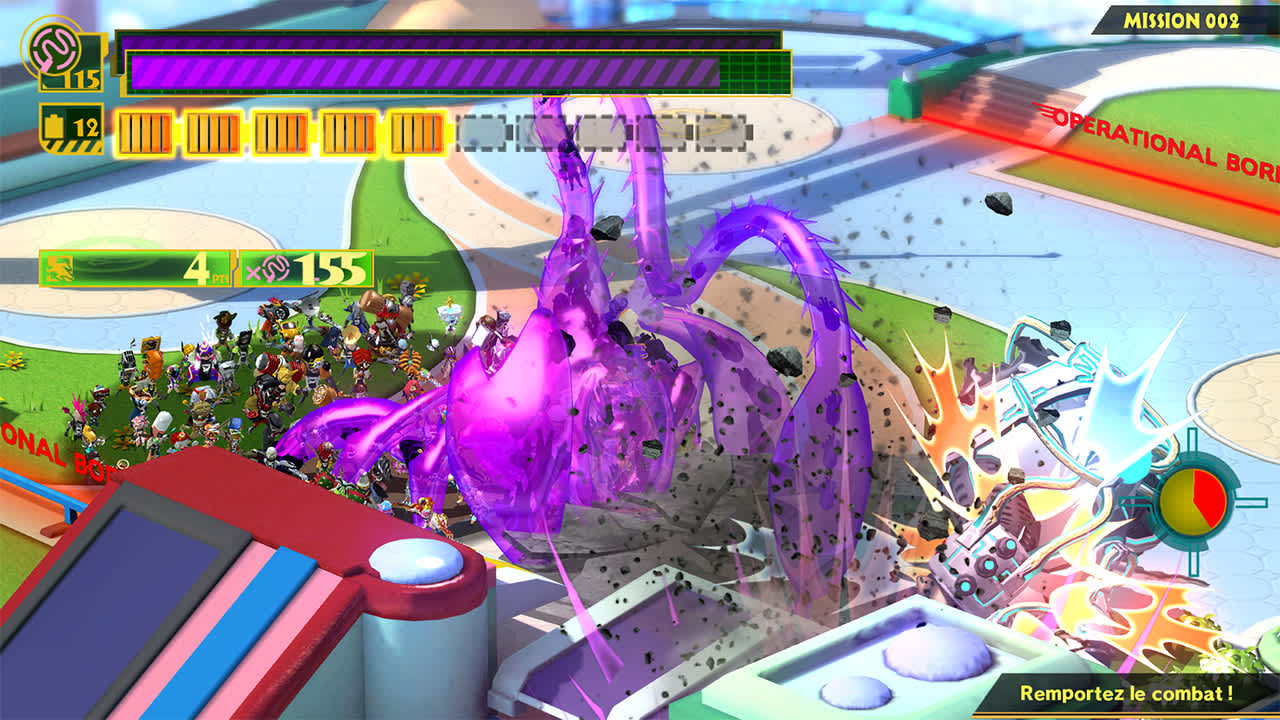Click the golden lion emblem on the score banner
Screen dimensions: 1280x720
pyautogui.click(x=60, y=267)
